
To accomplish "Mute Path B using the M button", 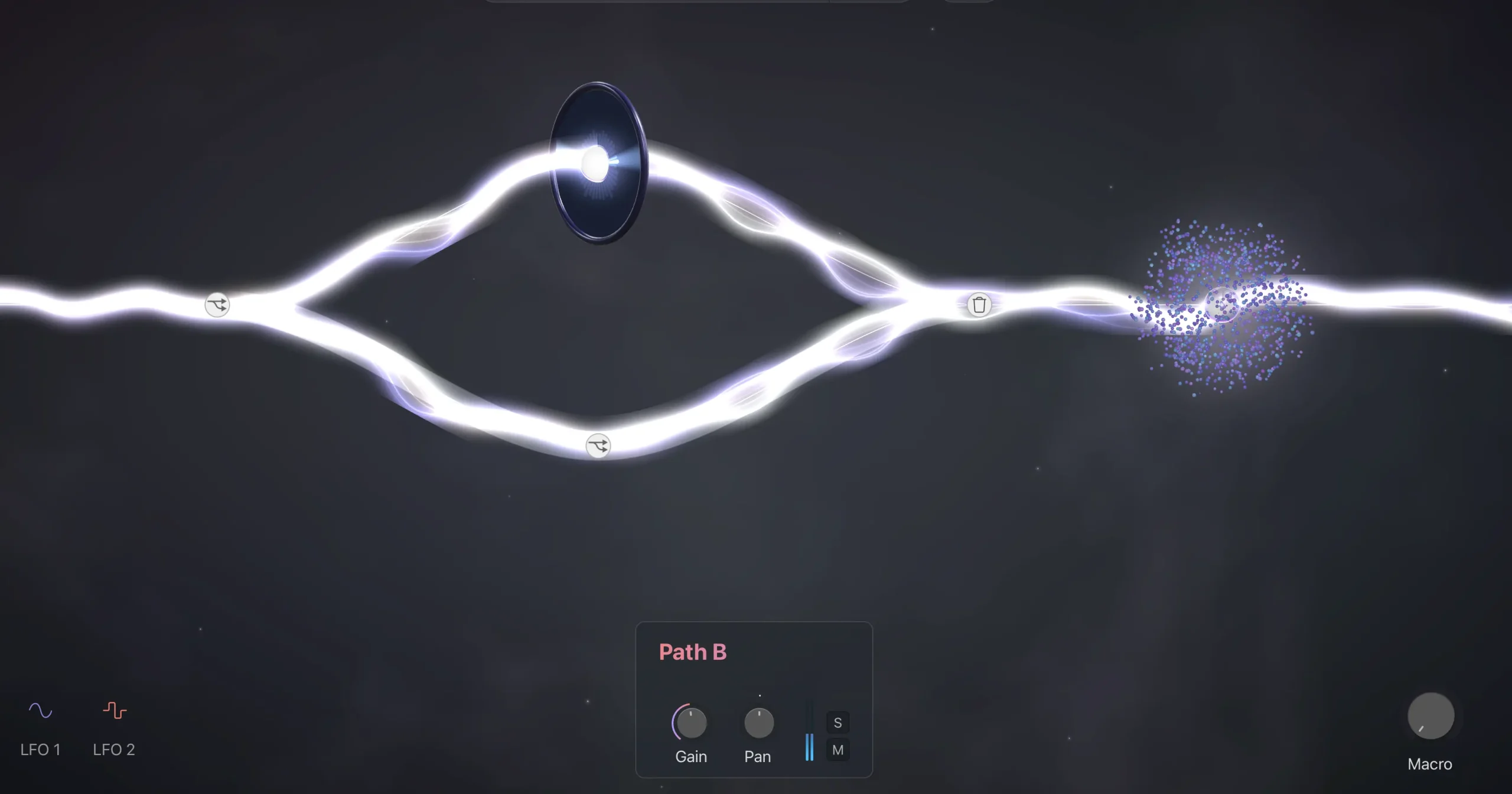I will click(838, 750).
